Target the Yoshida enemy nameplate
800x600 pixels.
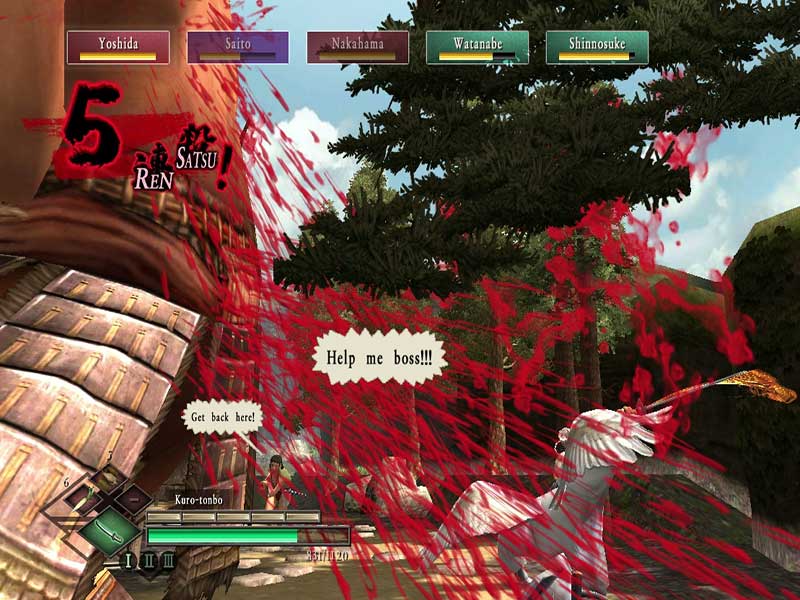(x=118, y=47)
